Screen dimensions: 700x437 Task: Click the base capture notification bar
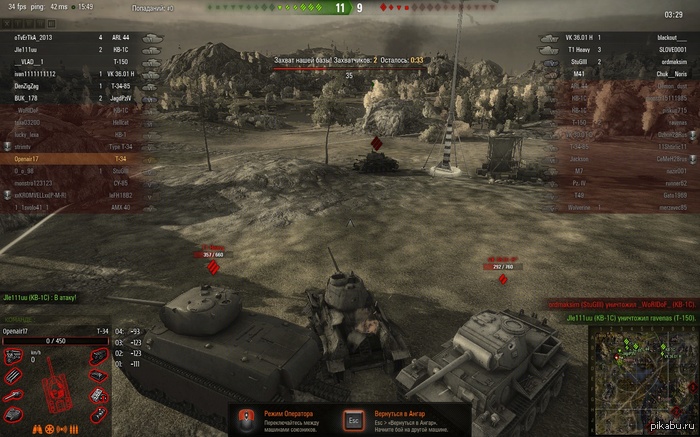tap(348, 60)
